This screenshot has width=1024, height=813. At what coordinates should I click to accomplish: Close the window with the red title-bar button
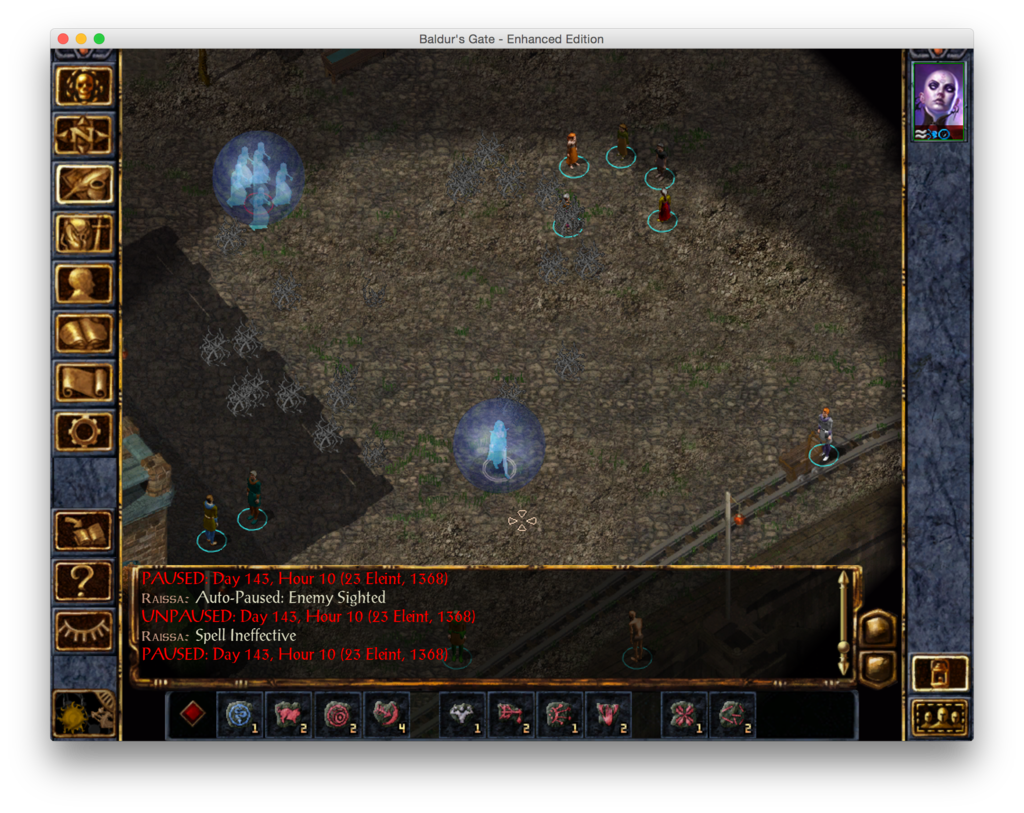(x=63, y=39)
